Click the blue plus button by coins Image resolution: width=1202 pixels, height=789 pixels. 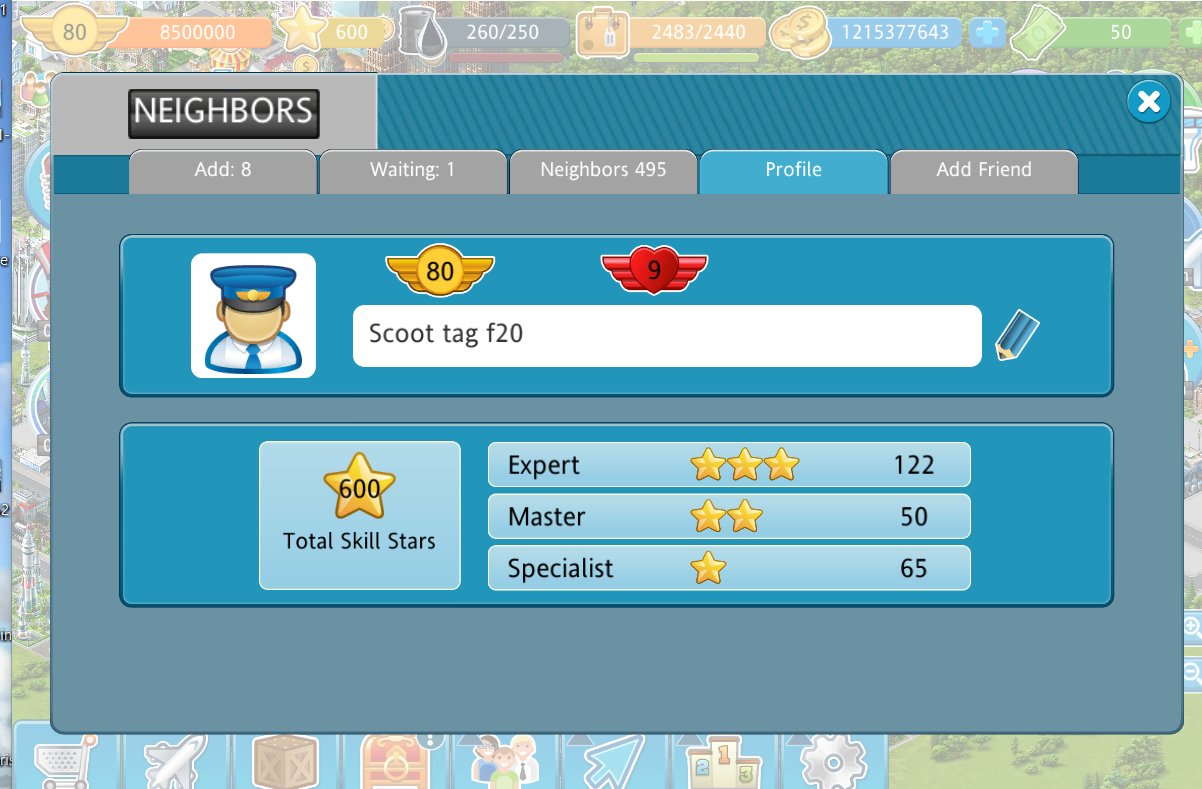point(986,33)
